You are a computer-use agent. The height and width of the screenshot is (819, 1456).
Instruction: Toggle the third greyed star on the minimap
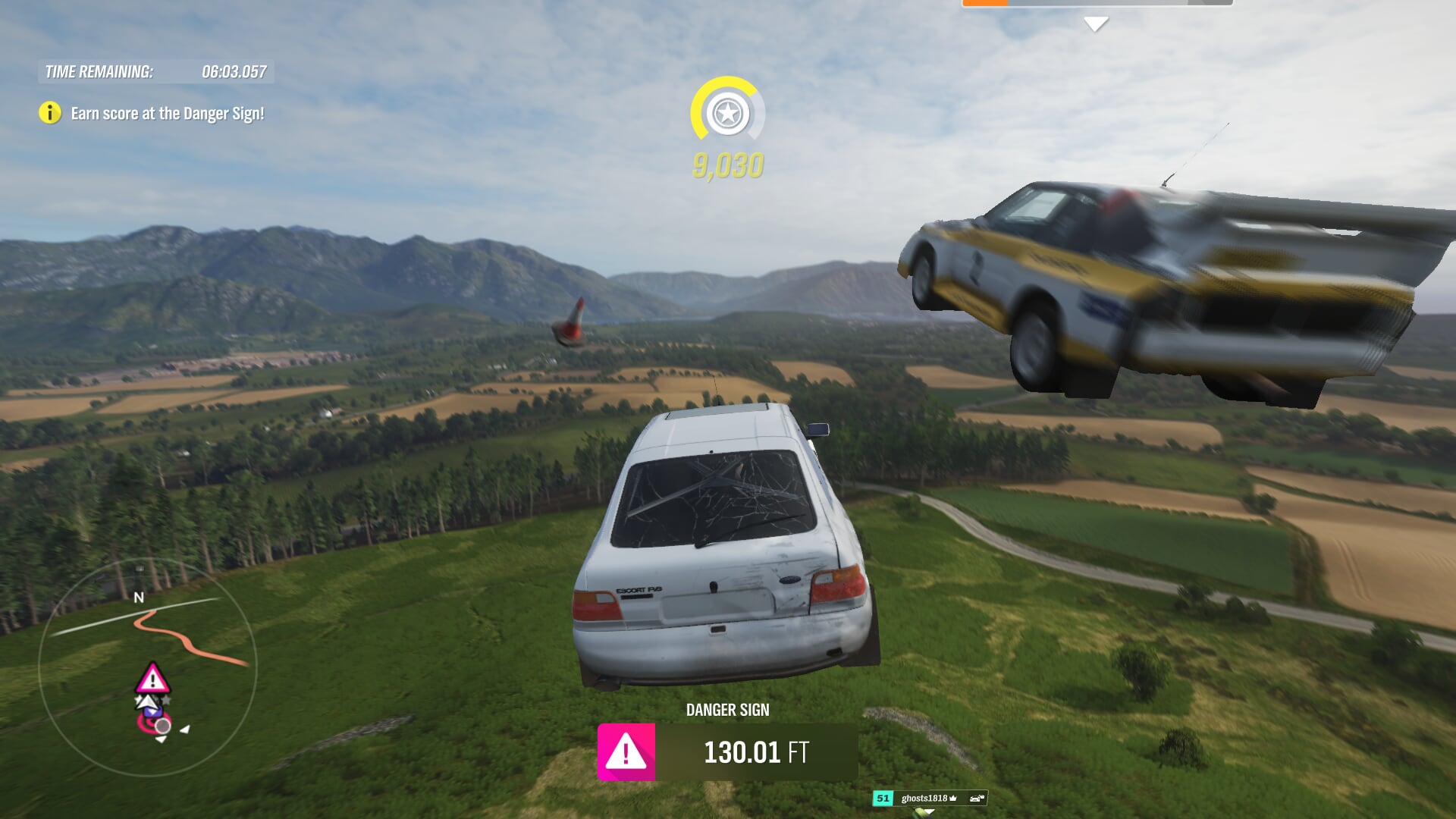(166, 700)
